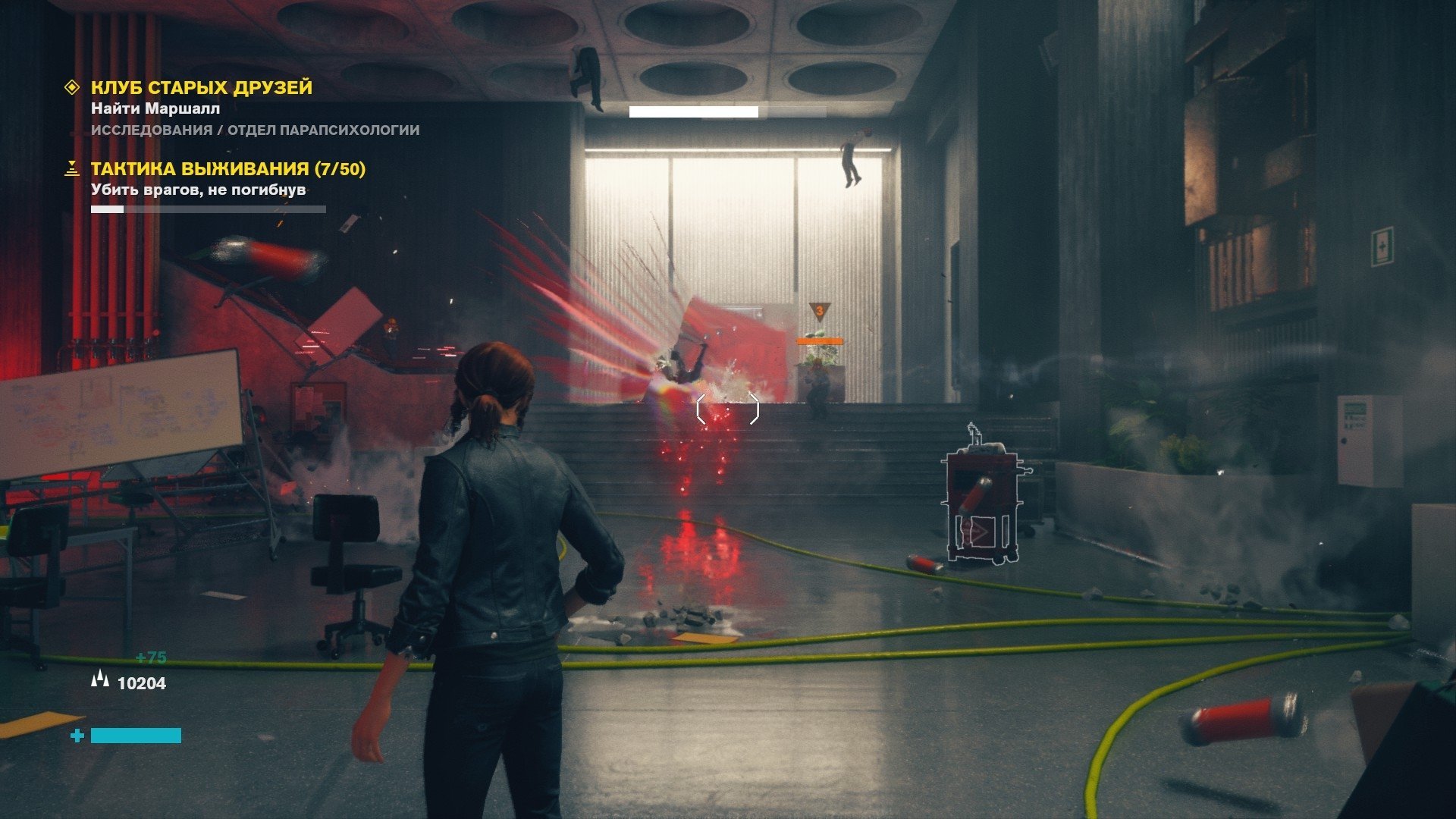
Task: Select the «Клуб старых друзей» mission tracker
Action: point(202,88)
